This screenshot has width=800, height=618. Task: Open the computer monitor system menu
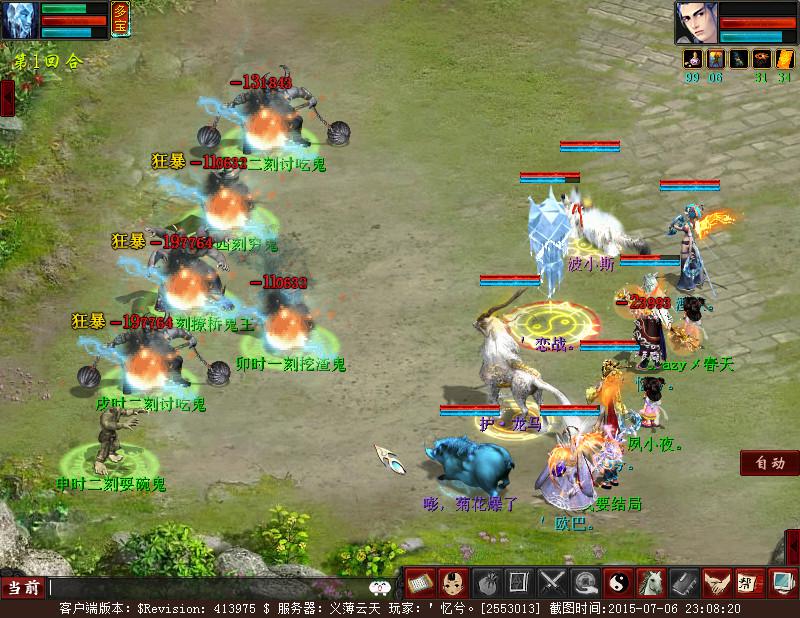(x=781, y=581)
